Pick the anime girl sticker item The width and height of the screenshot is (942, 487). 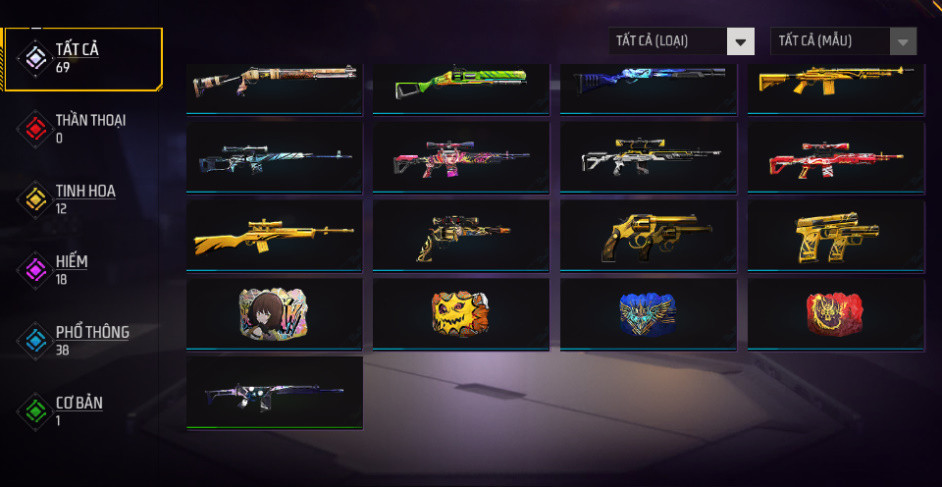pyautogui.click(x=274, y=313)
